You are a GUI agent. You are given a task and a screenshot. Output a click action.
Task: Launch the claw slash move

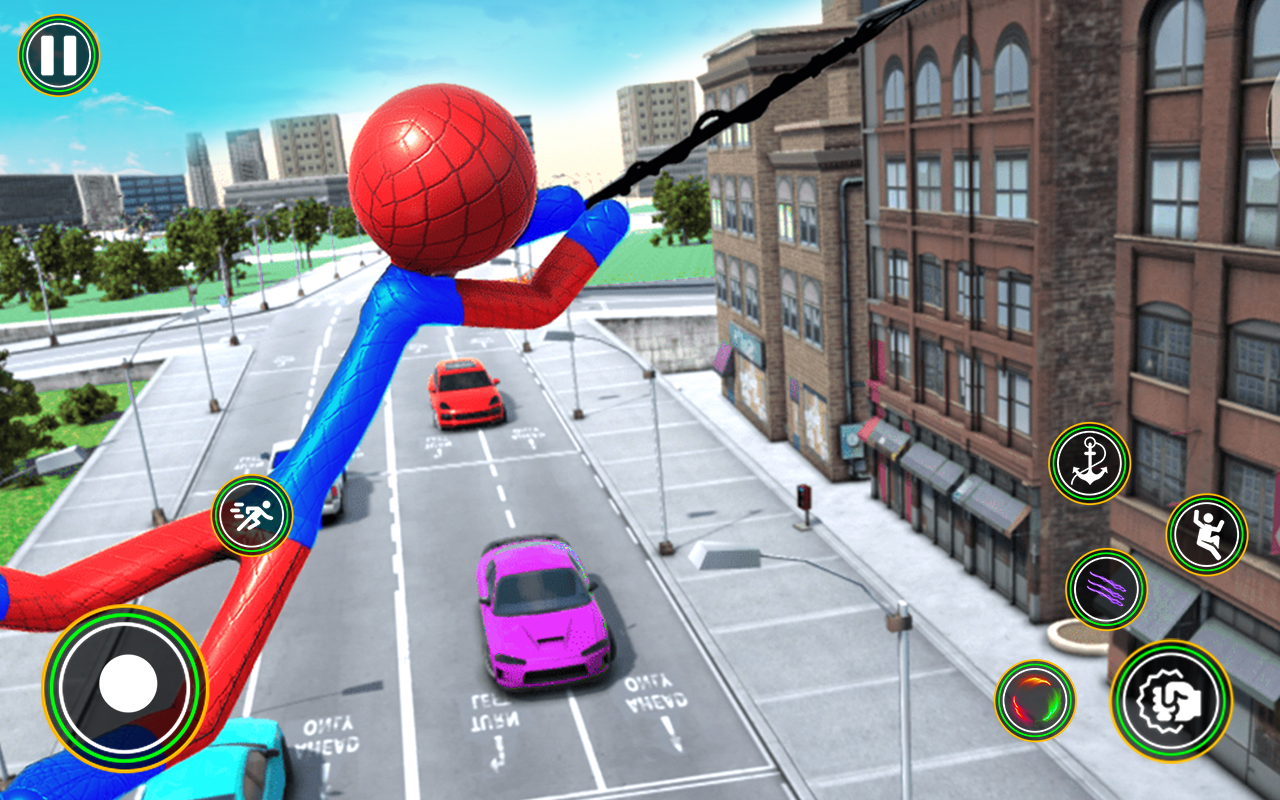[x=1103, y=592]
